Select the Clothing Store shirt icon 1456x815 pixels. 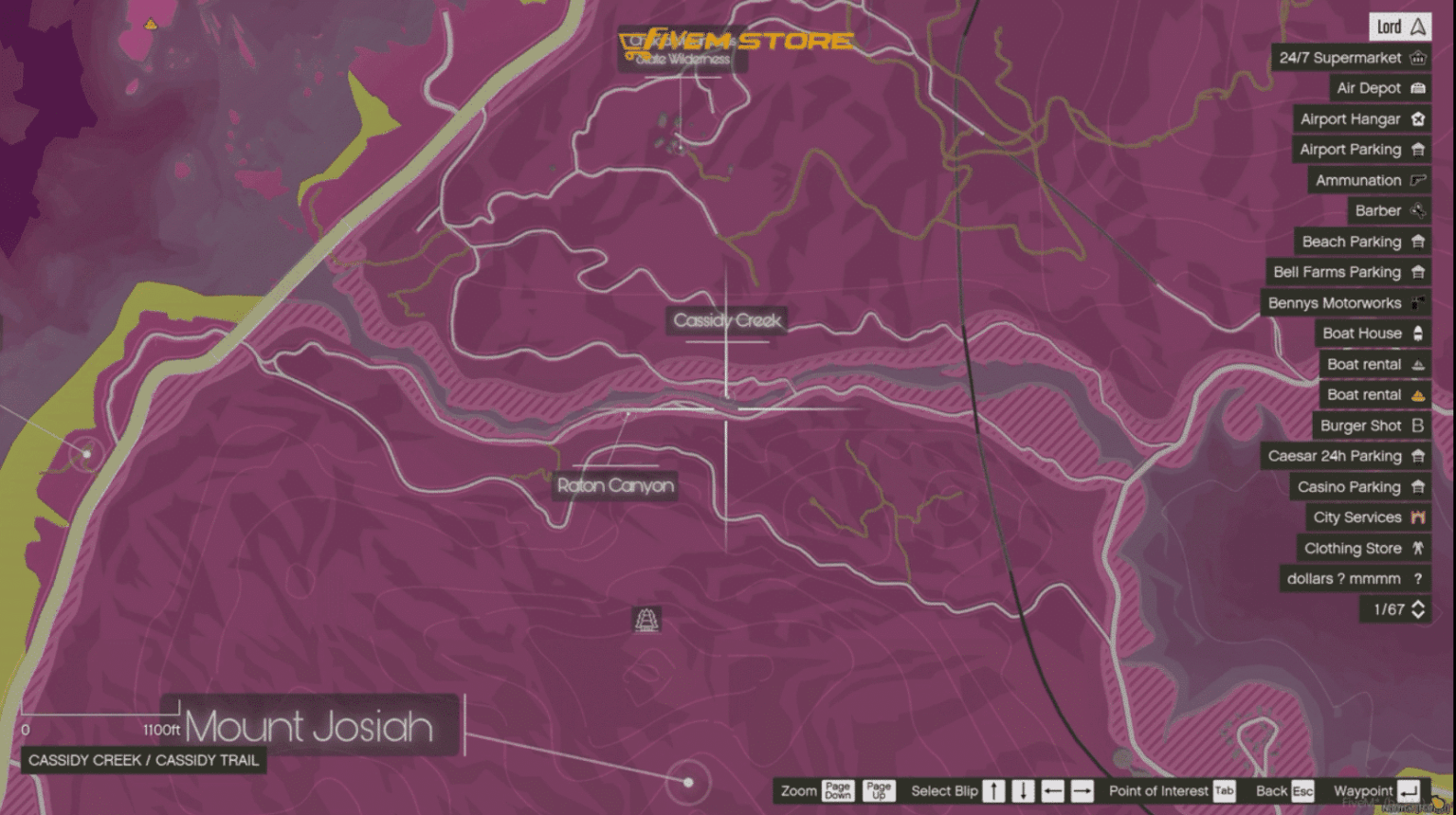pyautogui.click(x=1418, y=548)
